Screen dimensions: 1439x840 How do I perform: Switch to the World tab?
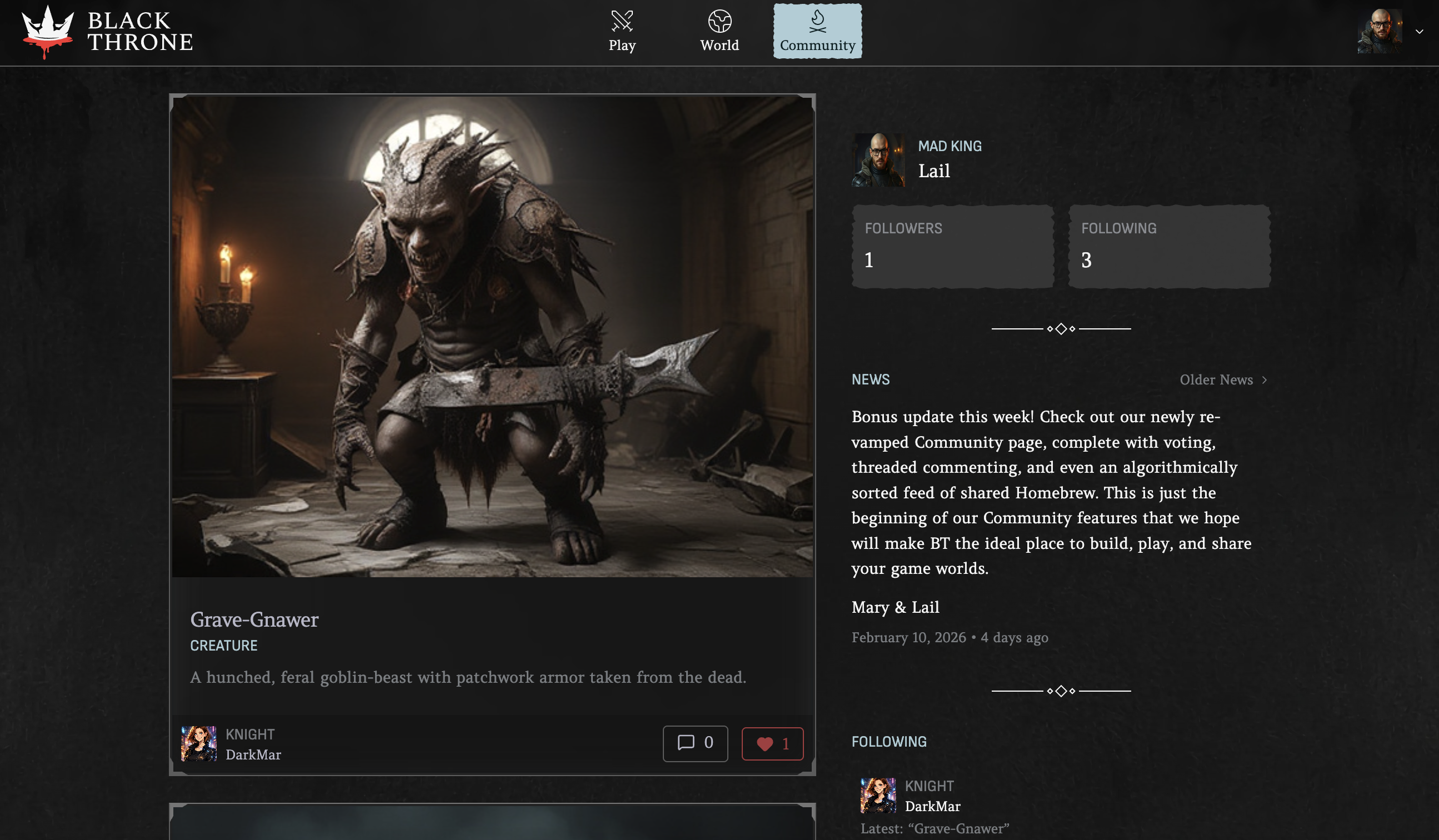coord(720,32)
